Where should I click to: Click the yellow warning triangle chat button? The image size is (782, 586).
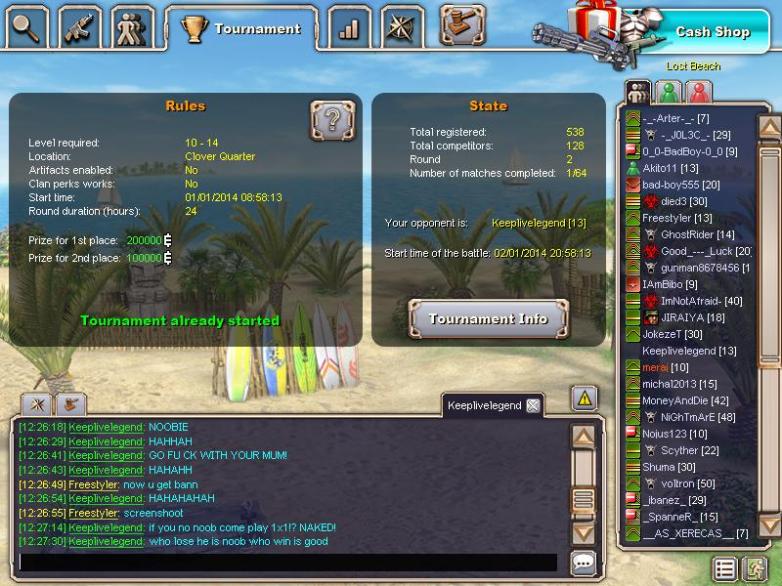pos(584,398)
